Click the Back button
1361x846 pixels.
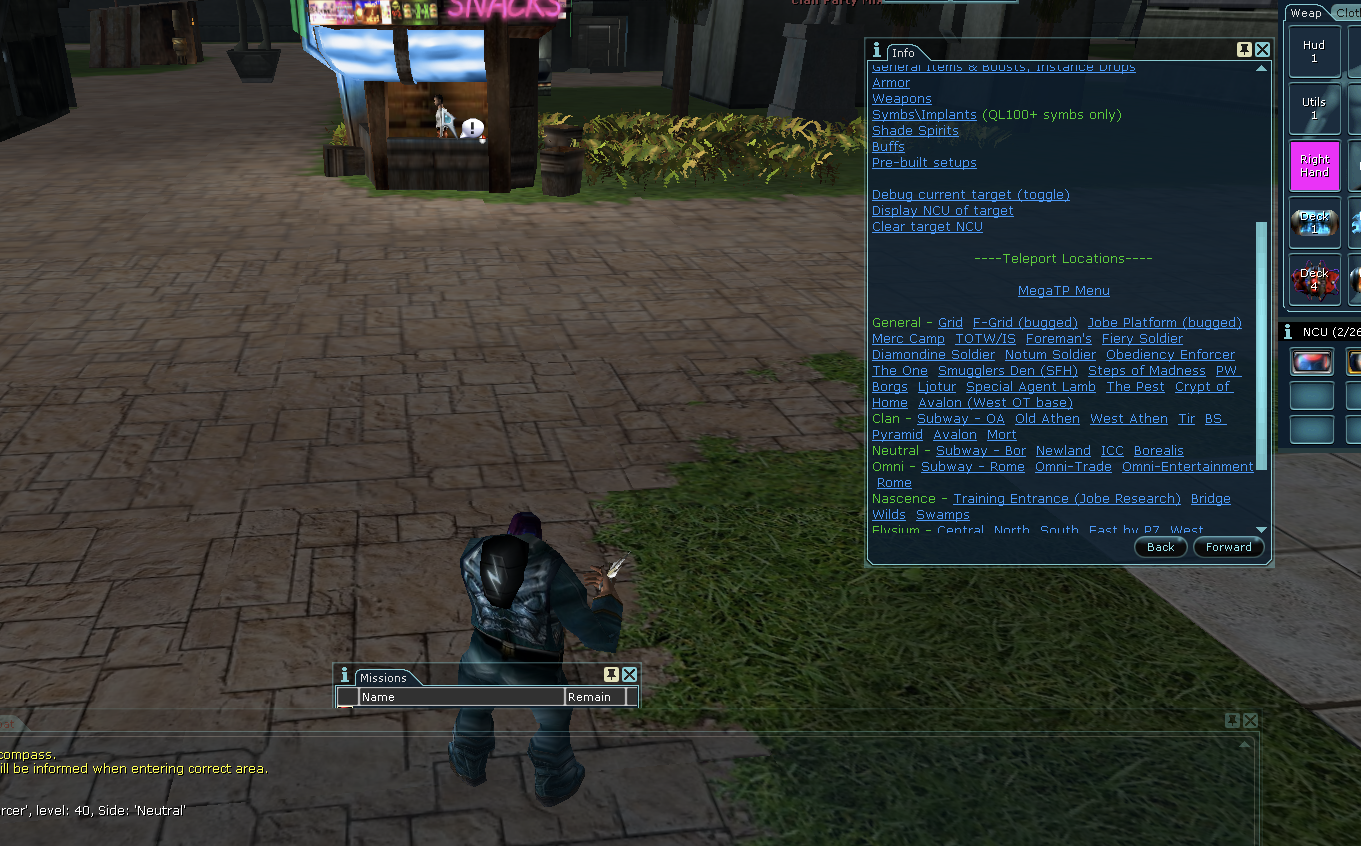[1160, 547]
